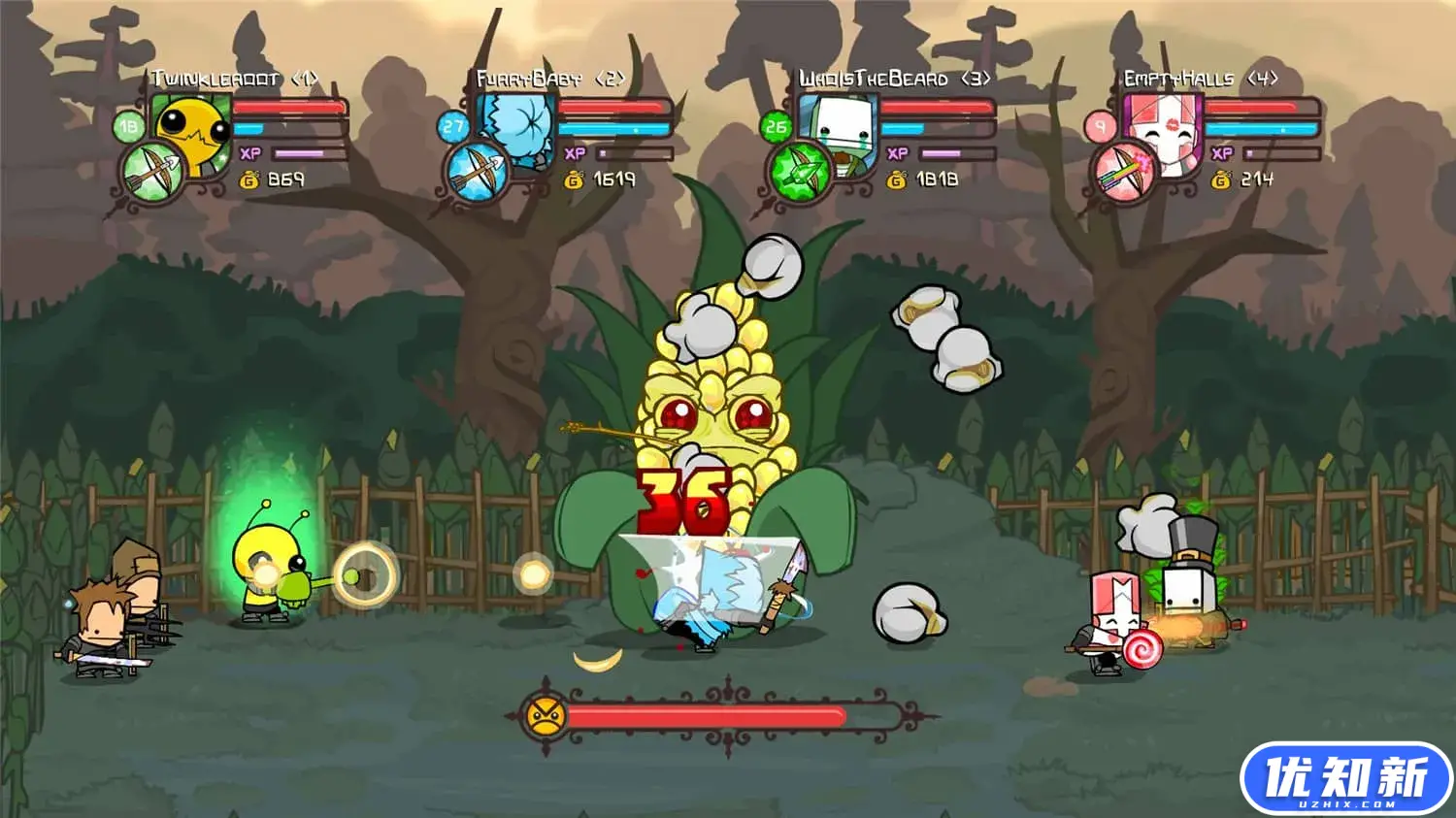Viewport: 1456px width, 818px height.
Task: Click the gold coin icon beside 1818
Action: pos(898,180)
